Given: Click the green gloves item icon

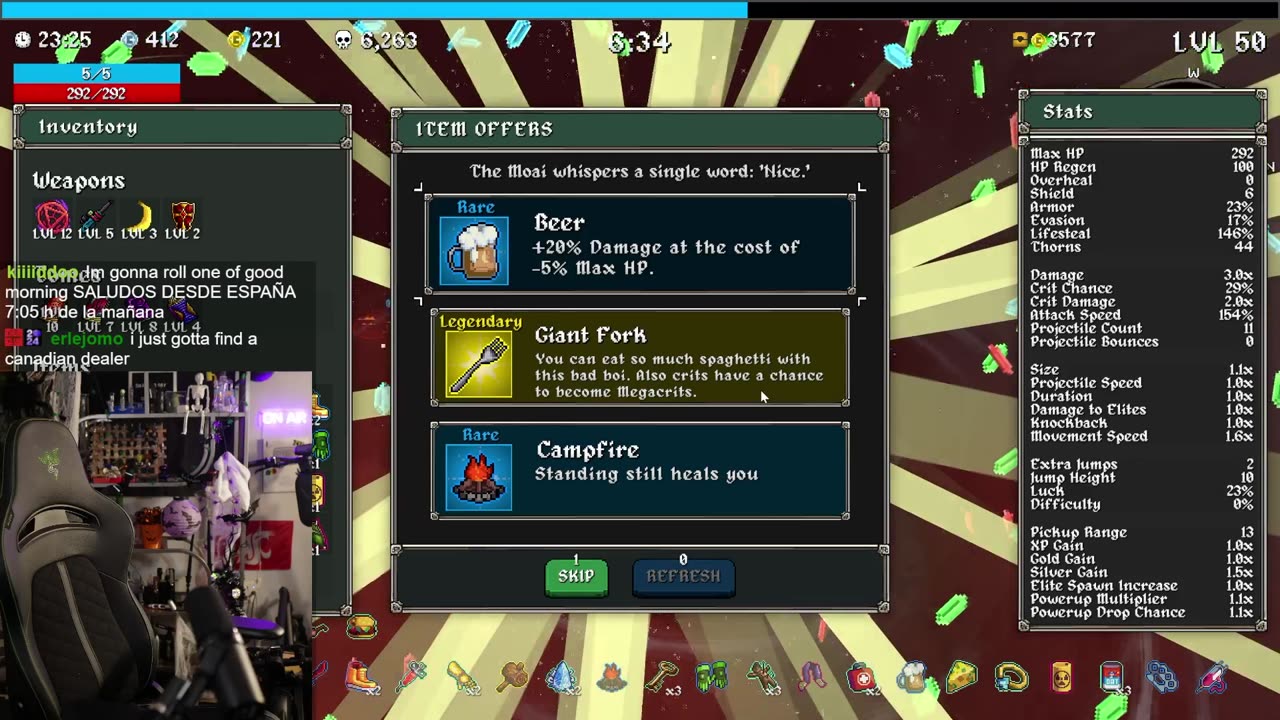Looking at the screenshot, I should tap(711, 677).
